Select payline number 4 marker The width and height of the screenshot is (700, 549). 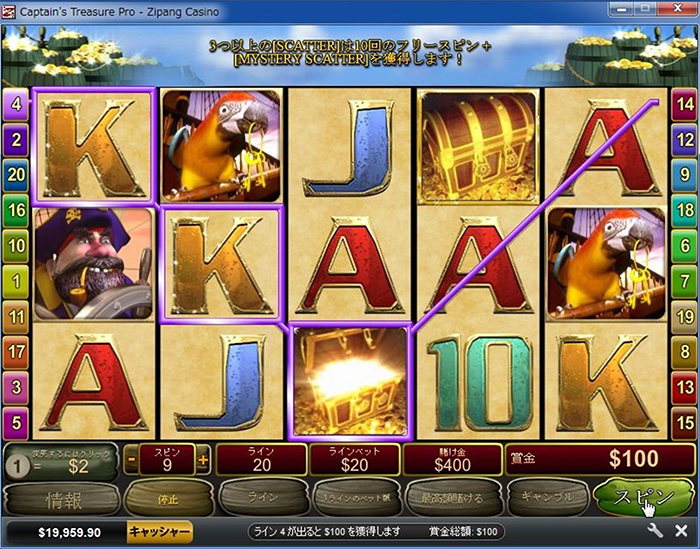(x=15, y=102)
